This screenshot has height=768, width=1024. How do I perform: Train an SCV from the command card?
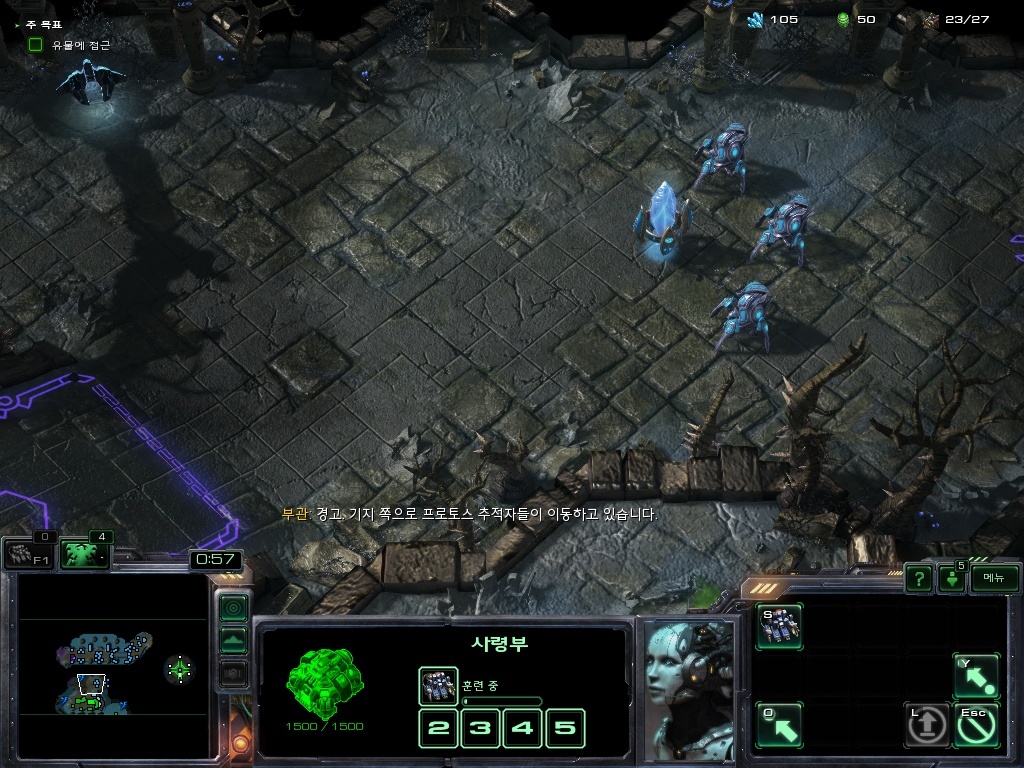(779, 627)
